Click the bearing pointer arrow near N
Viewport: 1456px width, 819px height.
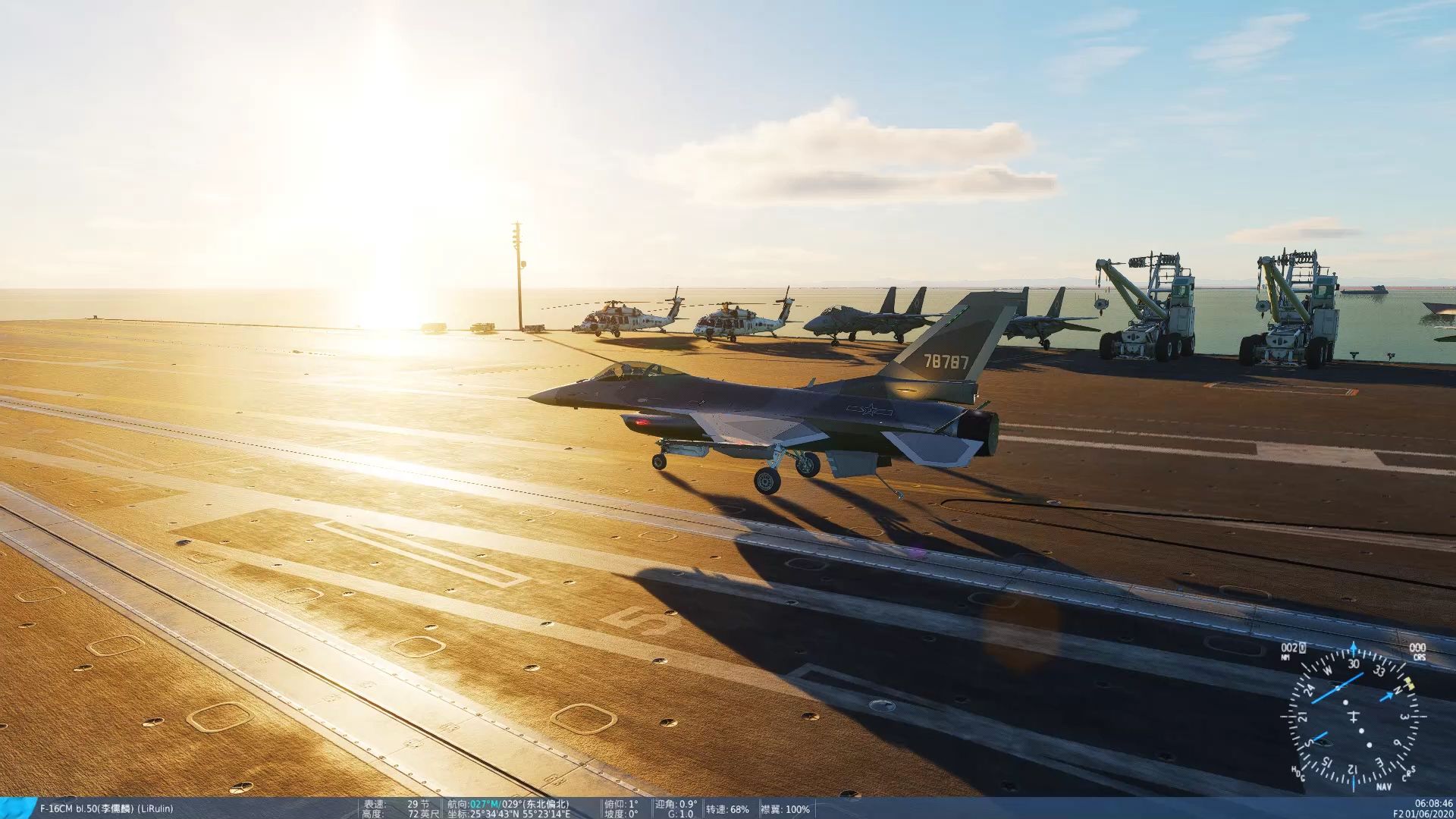tap(1387, 695)
